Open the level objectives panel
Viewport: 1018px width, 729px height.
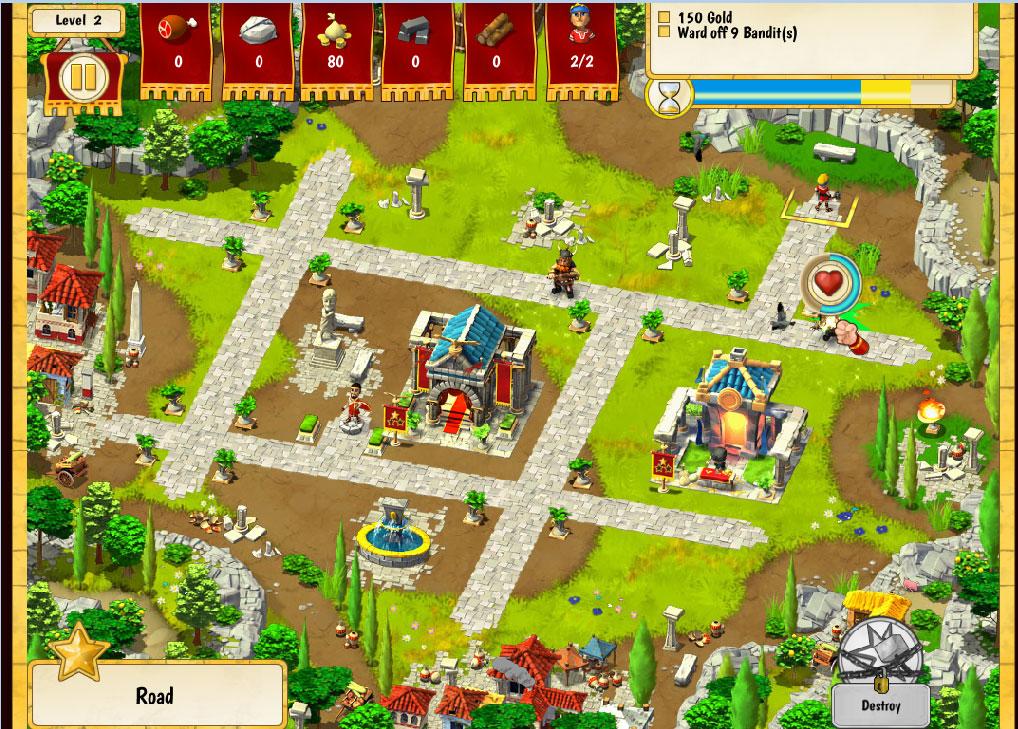click(810, 38)
